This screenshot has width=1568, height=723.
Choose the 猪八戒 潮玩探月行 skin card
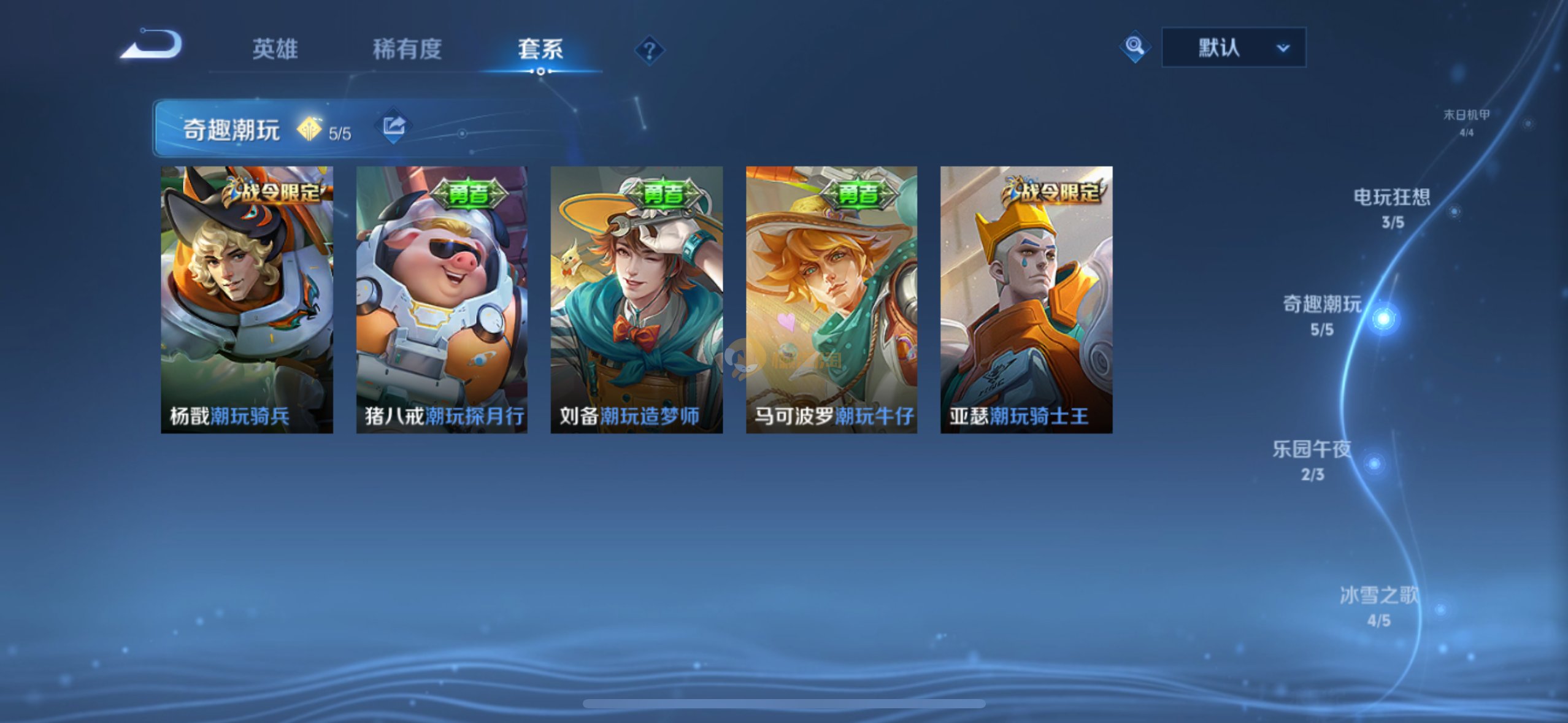(x=442, y=299)
